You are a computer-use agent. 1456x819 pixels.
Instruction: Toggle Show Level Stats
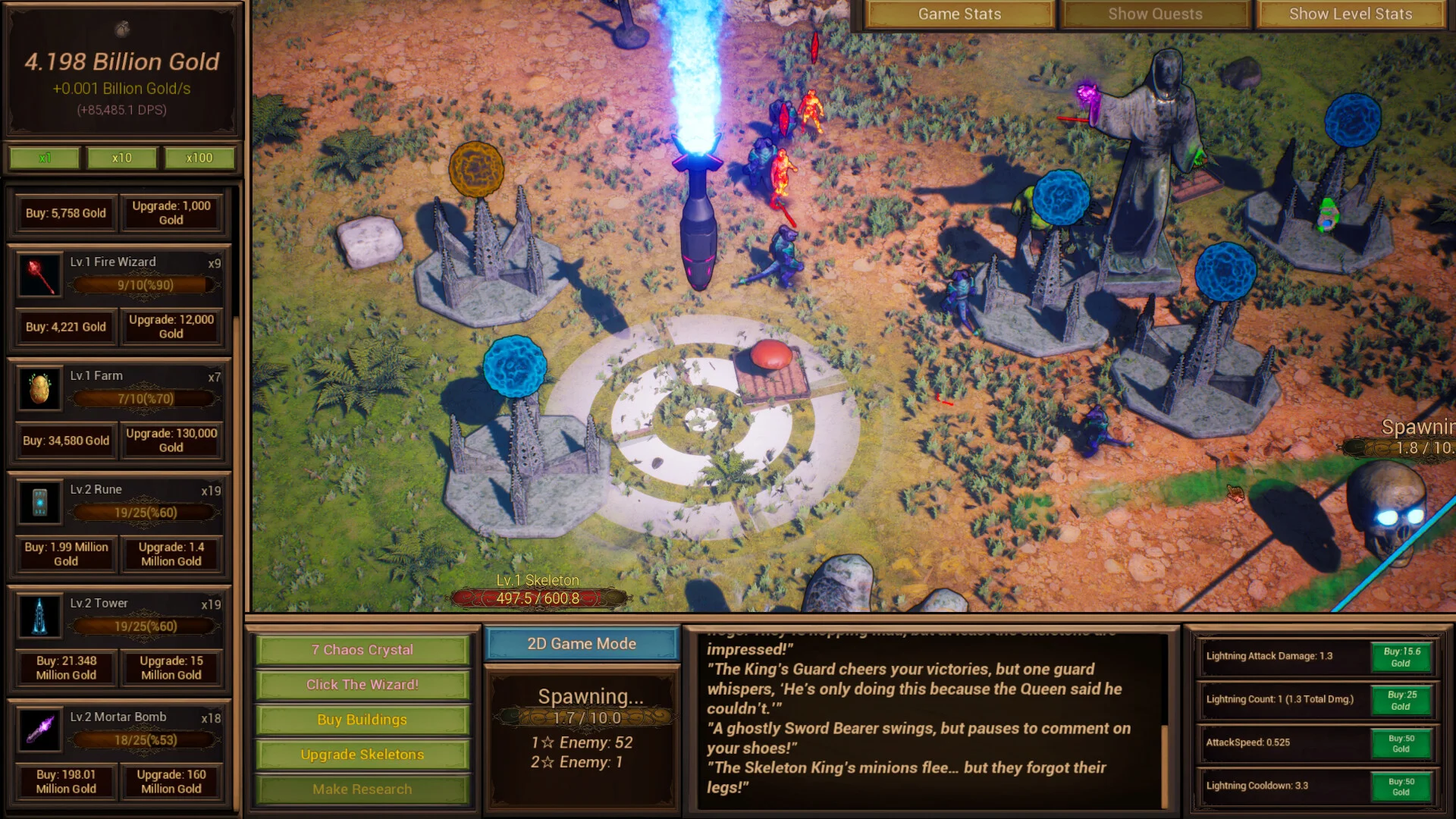coord(1351,14)
